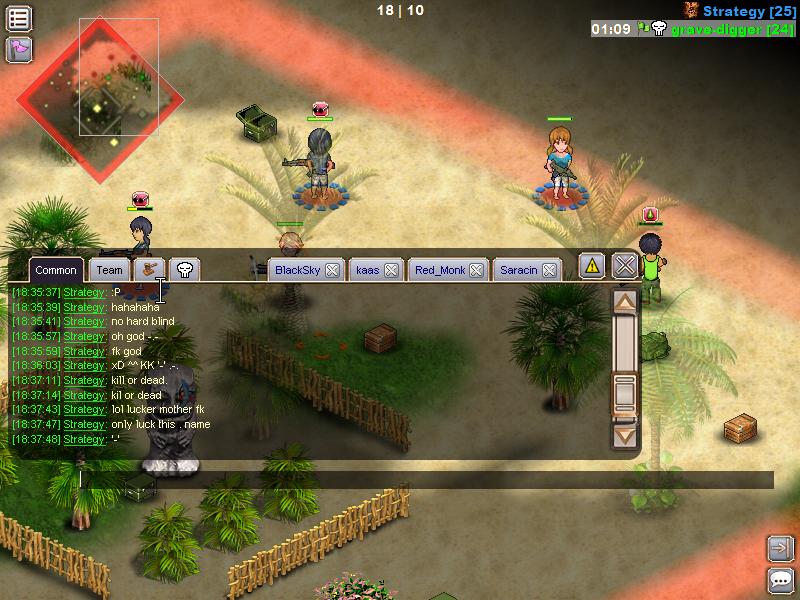Screen dimensions: 800x600
Task: Open the skull icon chat tab
Action: [185, 269]
